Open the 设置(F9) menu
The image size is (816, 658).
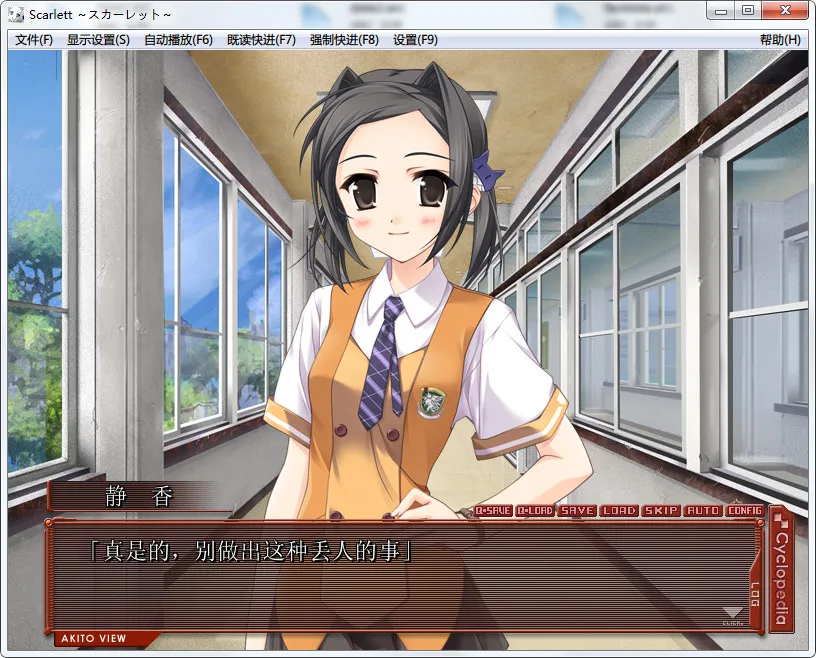[x=415, y=40]
